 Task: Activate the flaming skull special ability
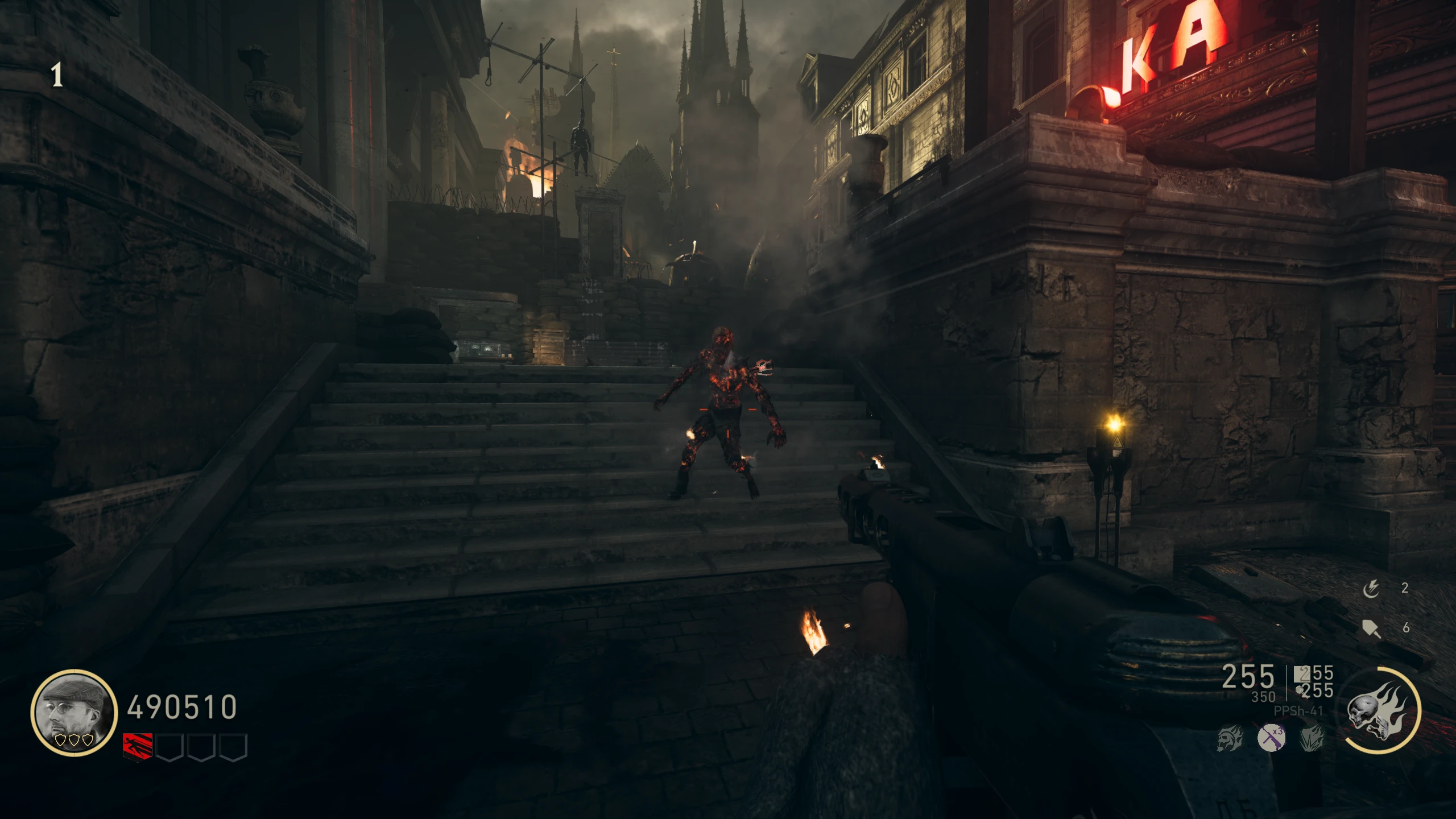(x=1378, y=711)
